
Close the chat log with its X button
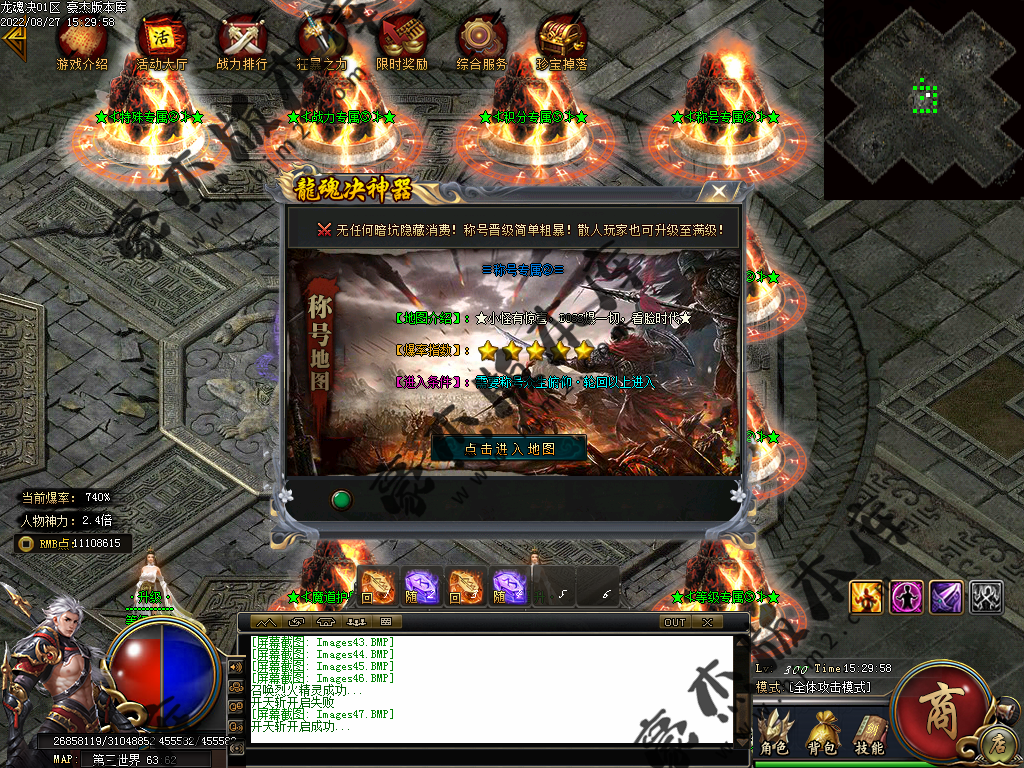[707, 622]
